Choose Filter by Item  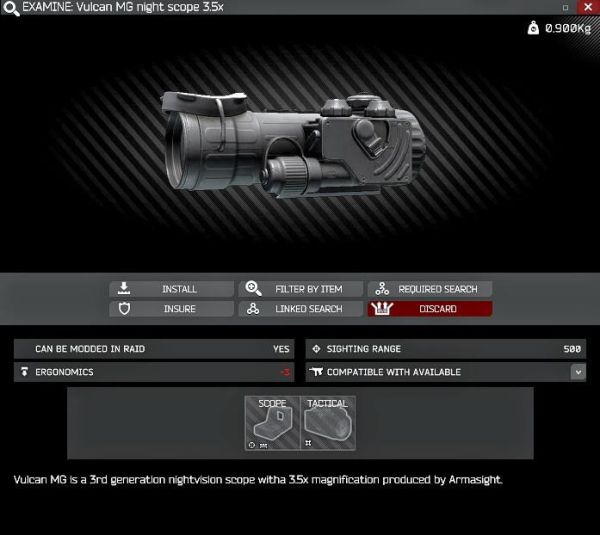pyautogui.click(x=301, y=289)
